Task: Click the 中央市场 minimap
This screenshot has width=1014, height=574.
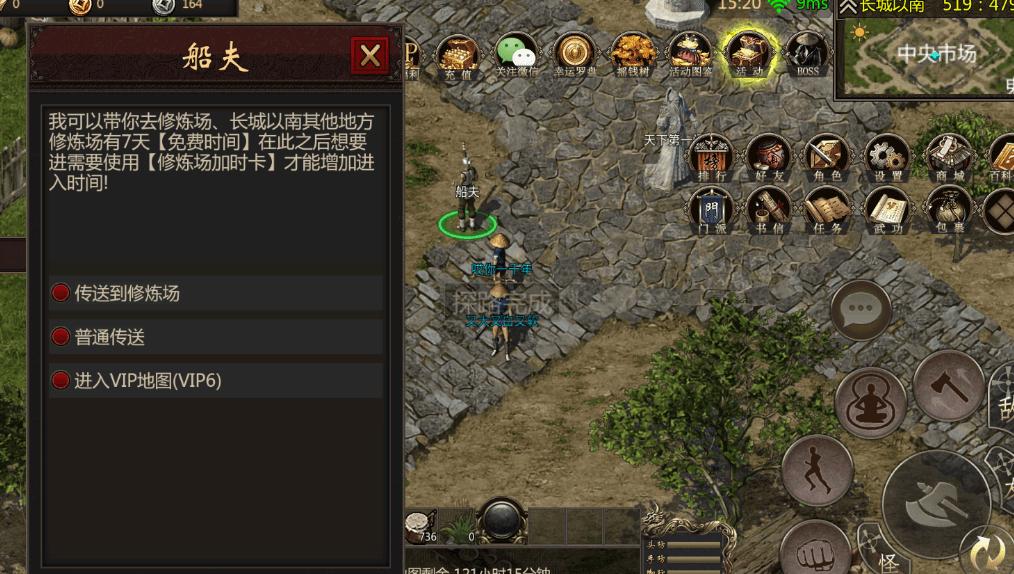Action: [x=925, y=55]
